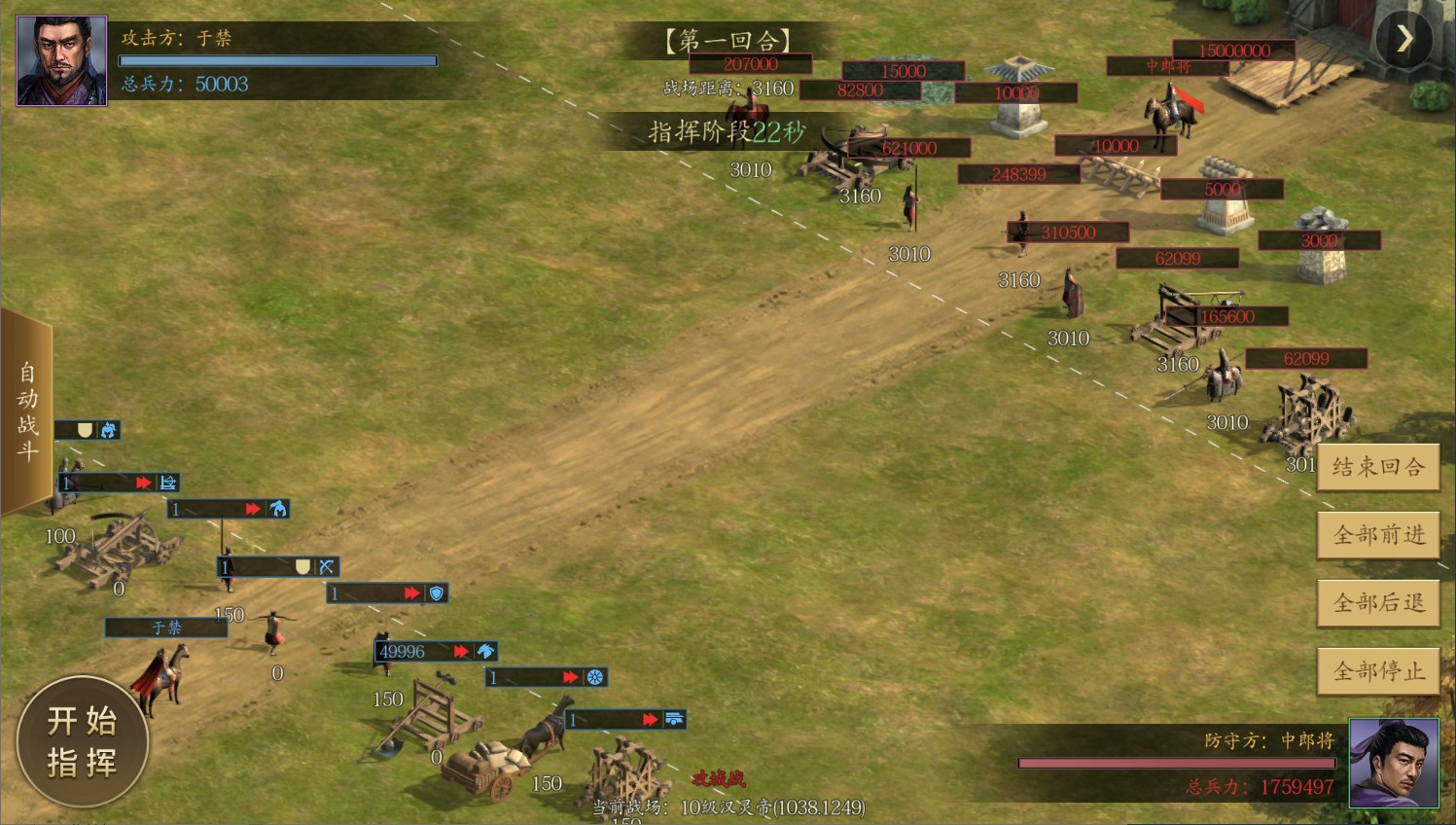End the round with 结束回合
Image resolution: width=1456 pixels, height=825 pixels.
coord(1378,468)
